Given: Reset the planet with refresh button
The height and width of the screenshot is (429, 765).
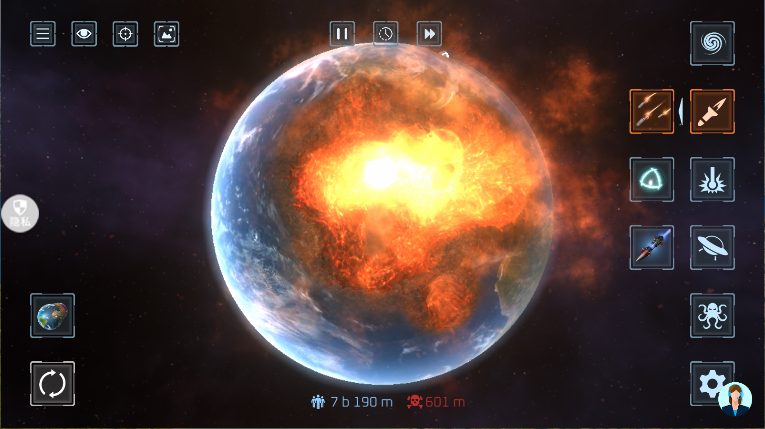Looking at the screenshot, I should click(x=52, y=383).
